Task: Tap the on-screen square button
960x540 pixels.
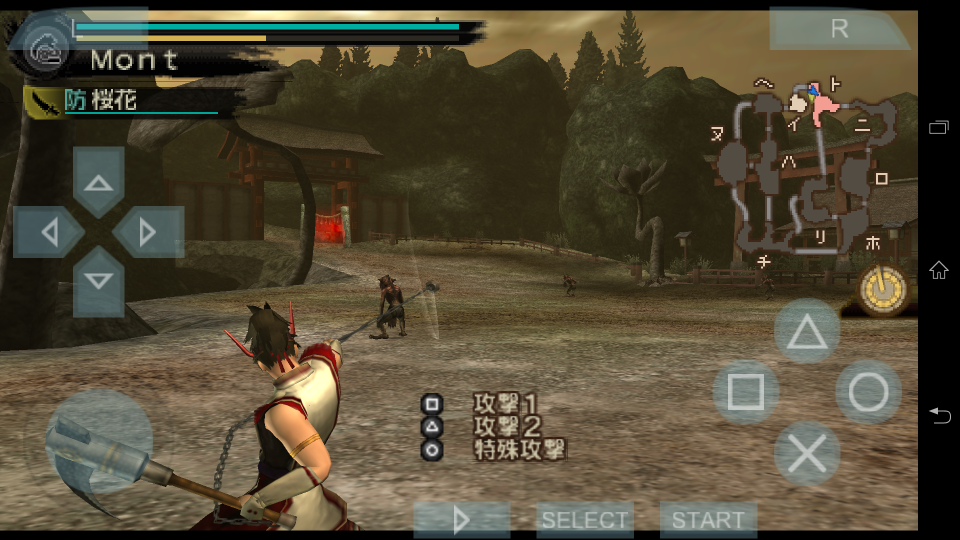Action: pyautogui.click(x=745, y=393)
